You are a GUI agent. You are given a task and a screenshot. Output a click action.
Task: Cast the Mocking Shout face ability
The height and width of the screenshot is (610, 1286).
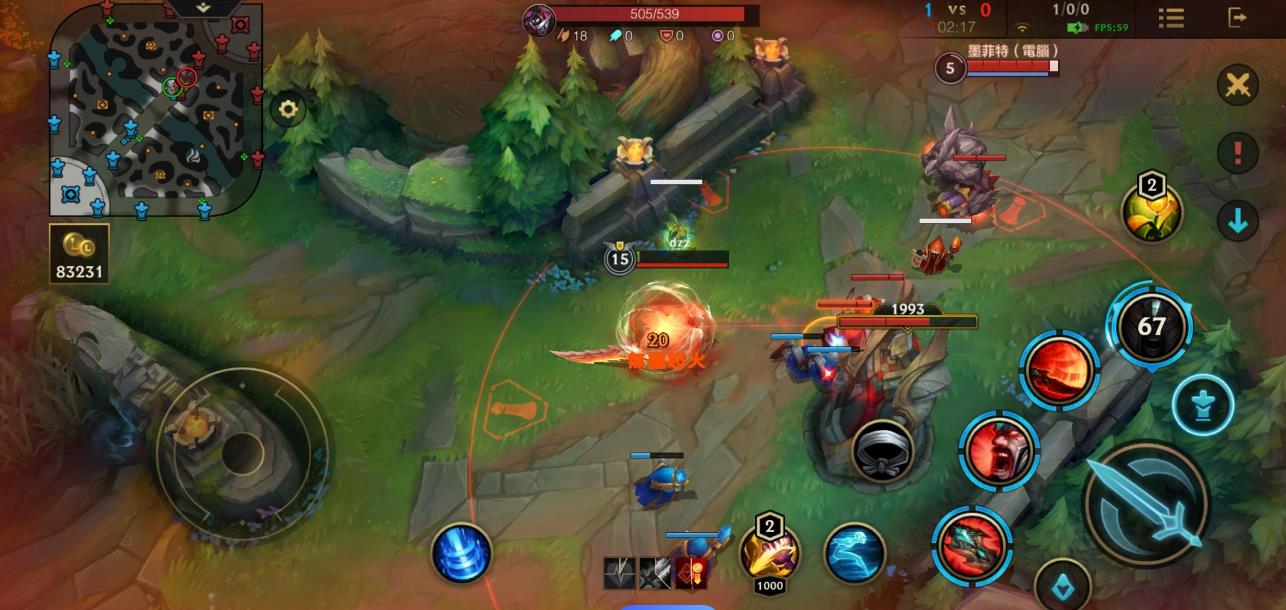(998, 450)
